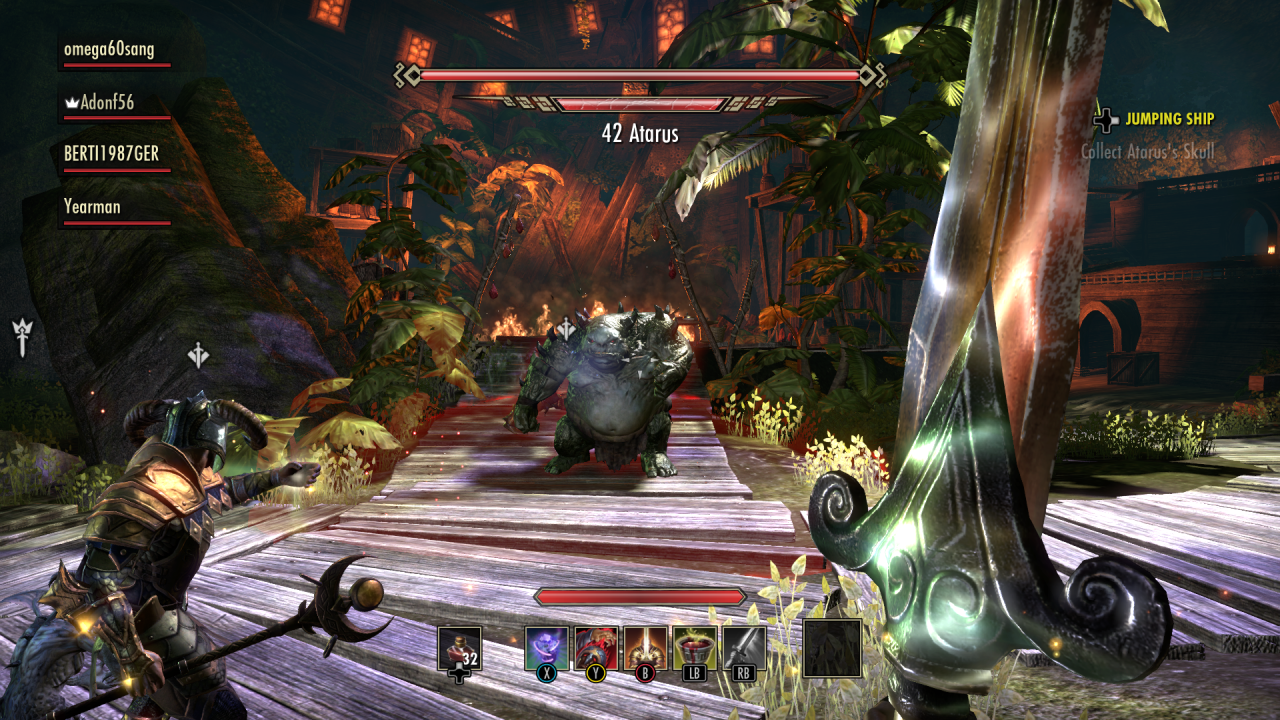This screenshot has height=720, width=1280.
Task: Use the red potion quickslot
Action: point(460,648)
